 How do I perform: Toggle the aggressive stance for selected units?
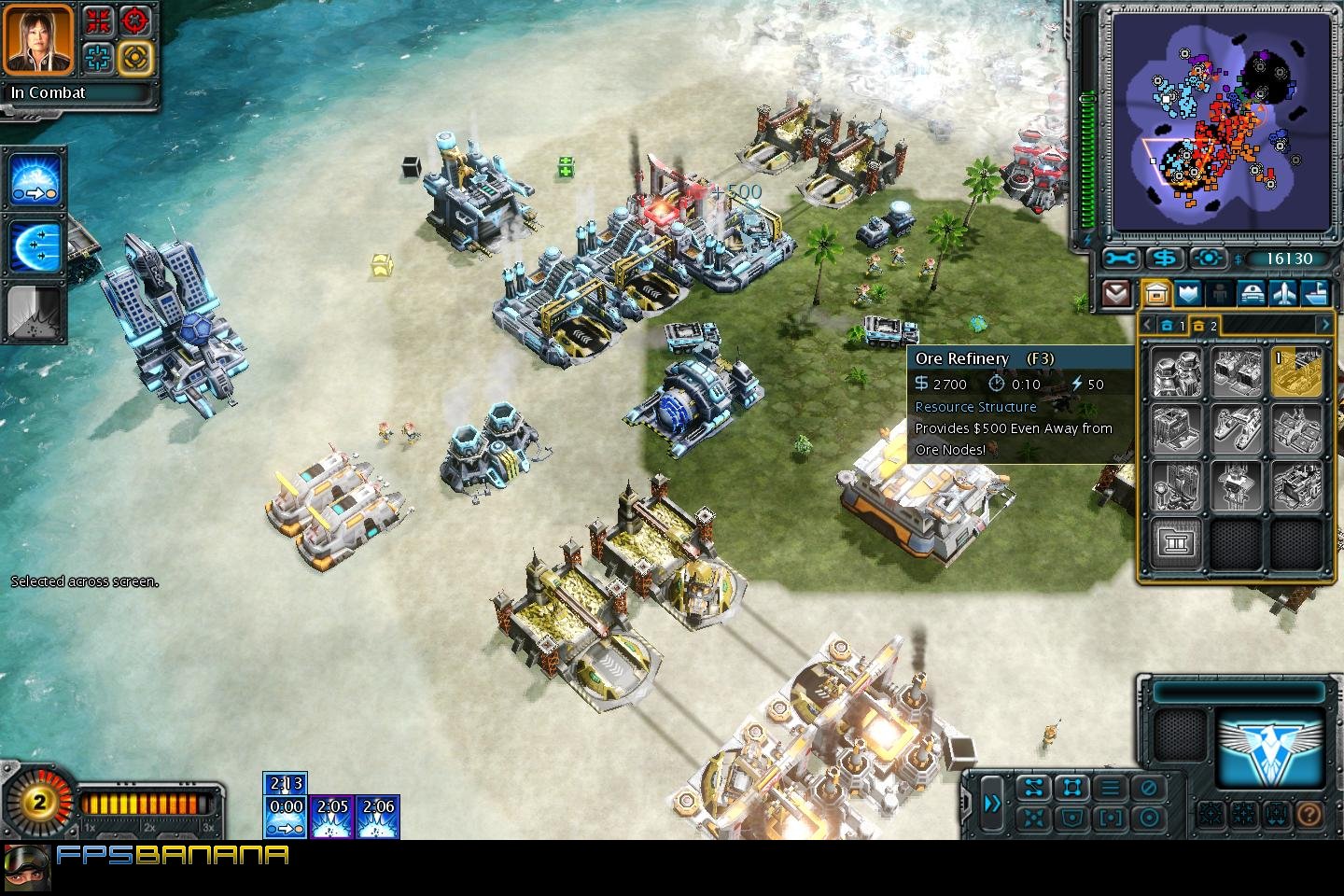[1147, 819]
